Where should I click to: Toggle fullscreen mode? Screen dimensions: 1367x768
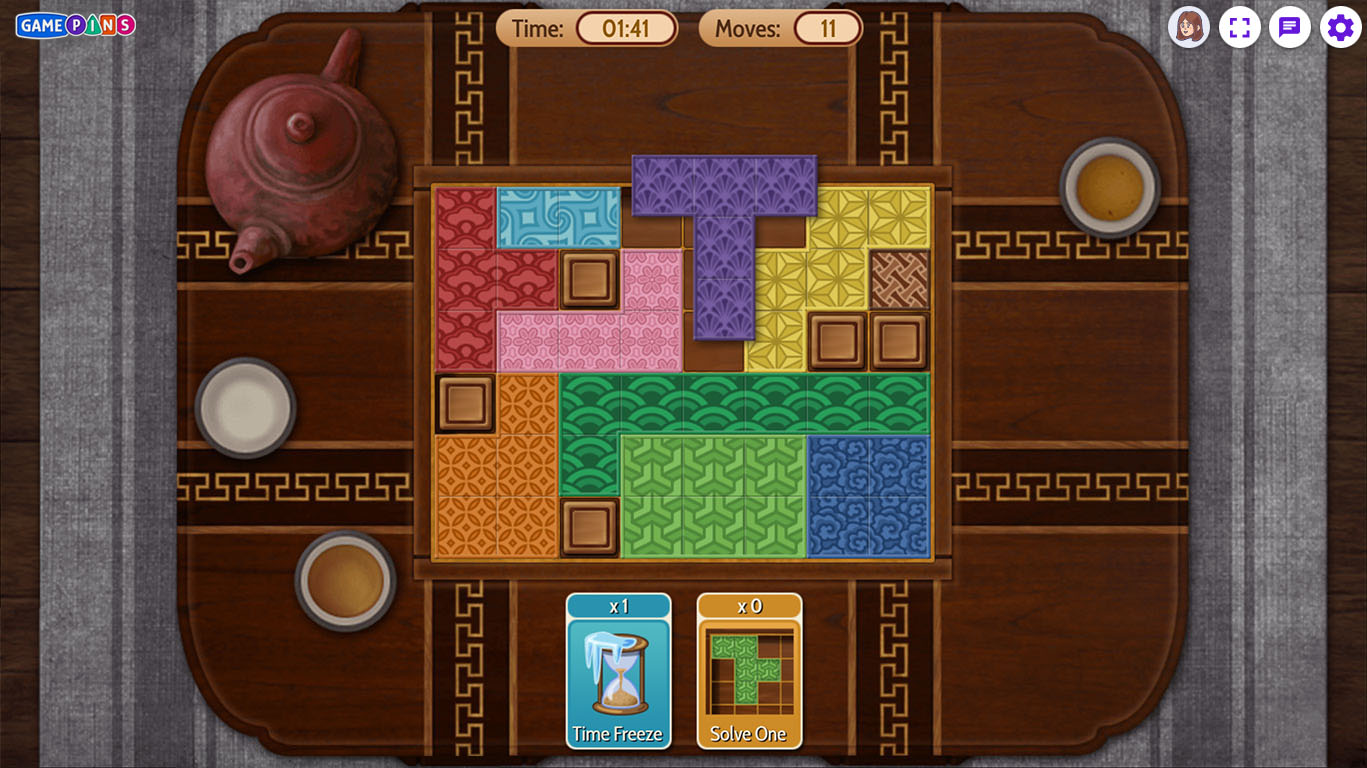tap(1239, 27)
